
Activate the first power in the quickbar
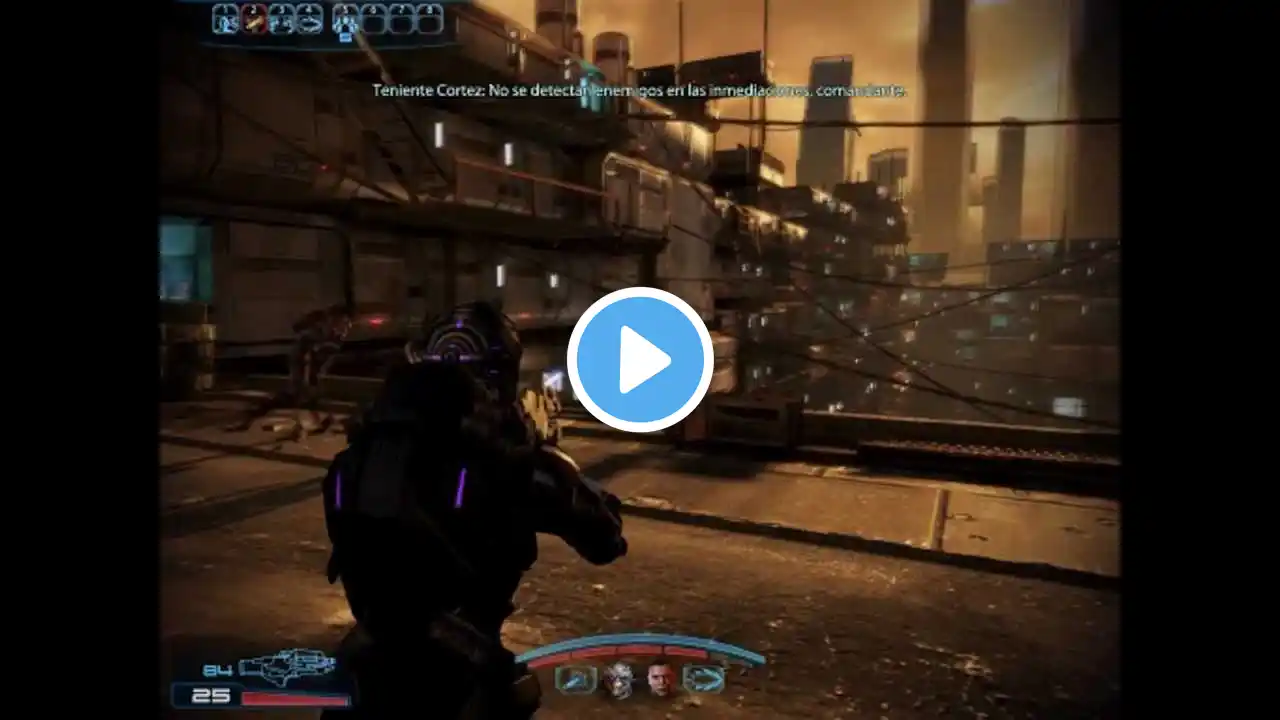226,18
